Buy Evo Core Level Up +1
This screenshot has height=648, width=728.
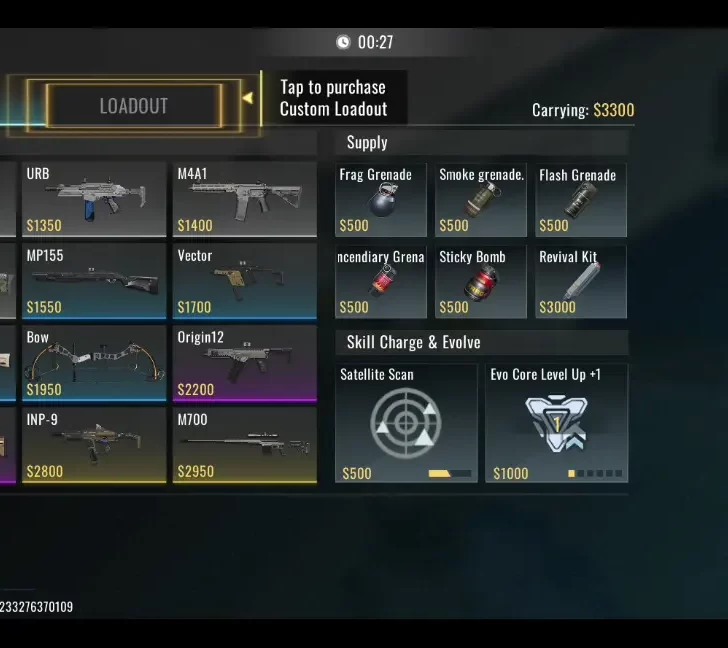point(557,423)
